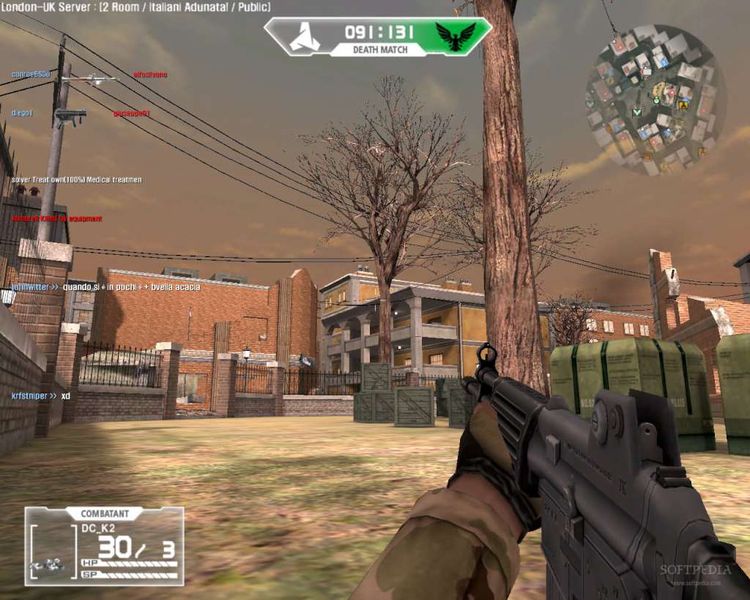Click the krfstmiper chat message
The width and height of the screenshot is (750, 600).
pyautogui.click(x=41, y=396)
